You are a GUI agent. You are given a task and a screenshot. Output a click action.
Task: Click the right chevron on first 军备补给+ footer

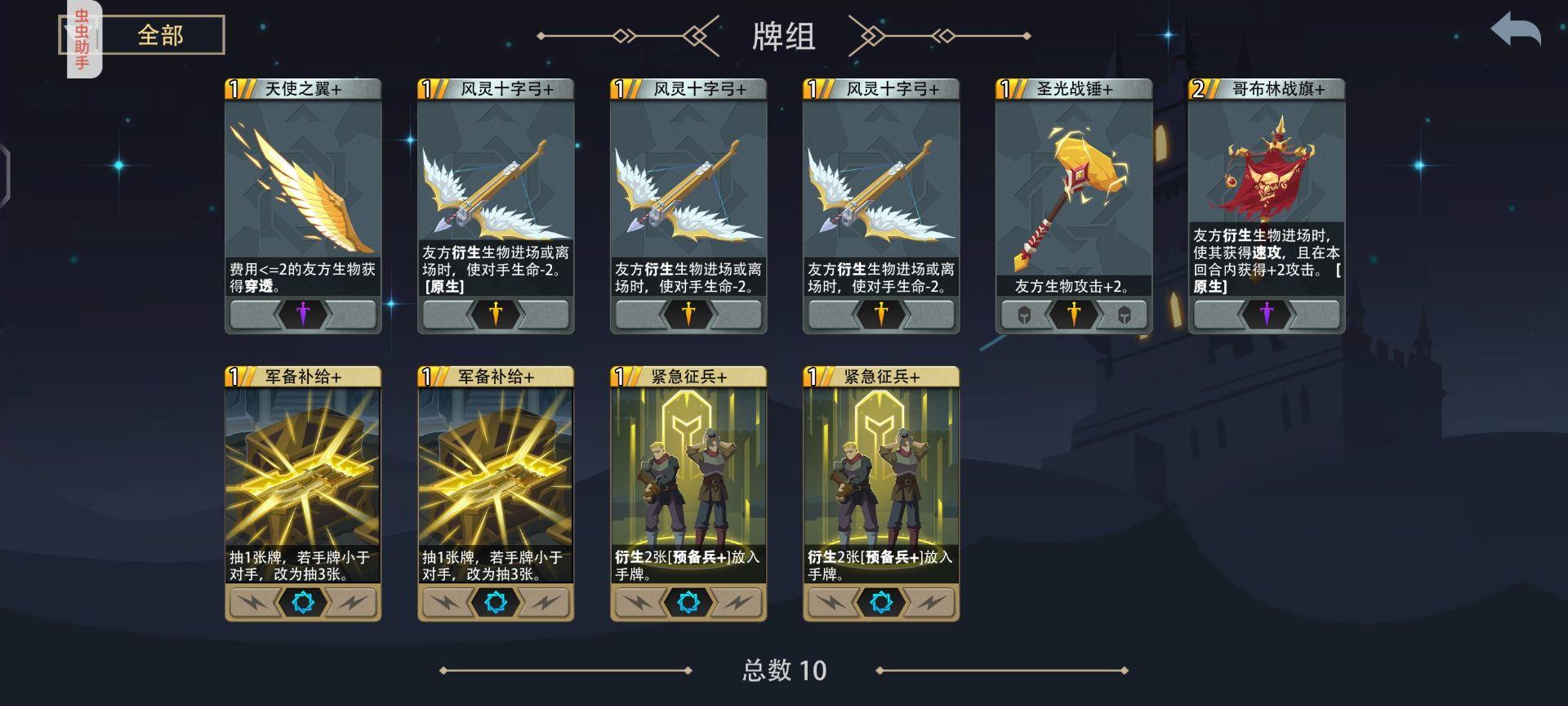coord(351,601)
